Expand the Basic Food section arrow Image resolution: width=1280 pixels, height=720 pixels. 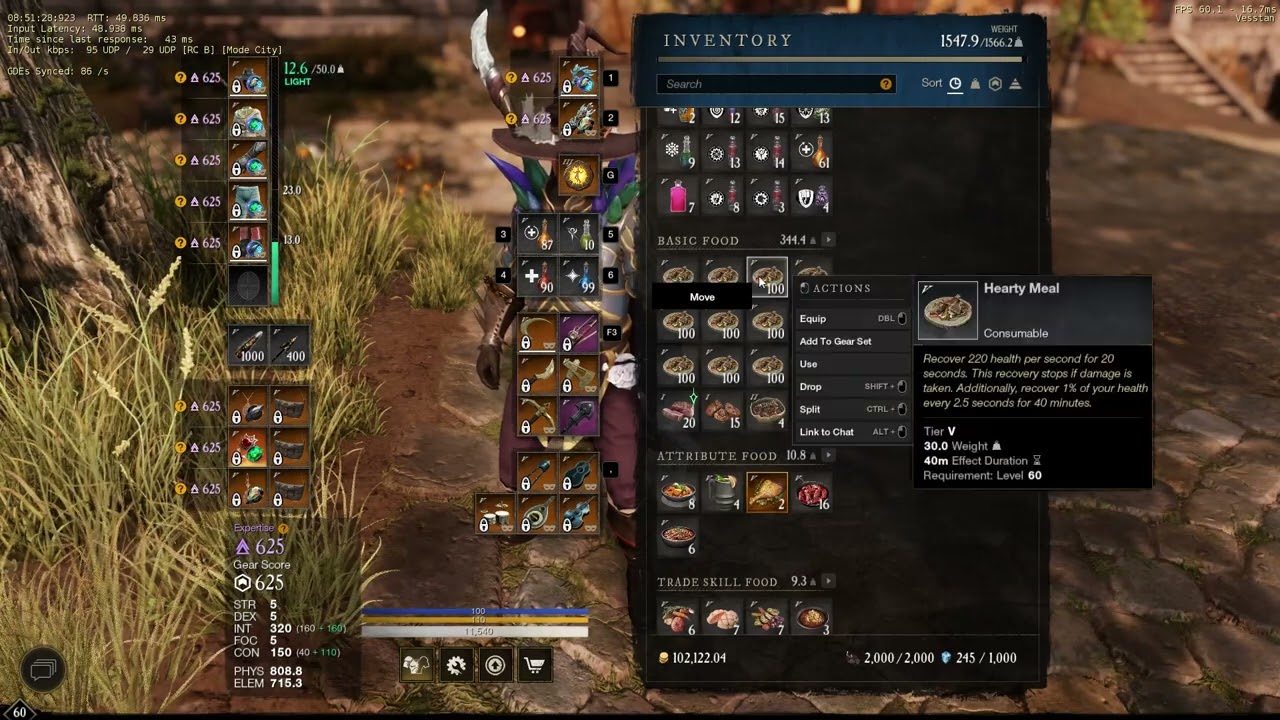(827, 240)
